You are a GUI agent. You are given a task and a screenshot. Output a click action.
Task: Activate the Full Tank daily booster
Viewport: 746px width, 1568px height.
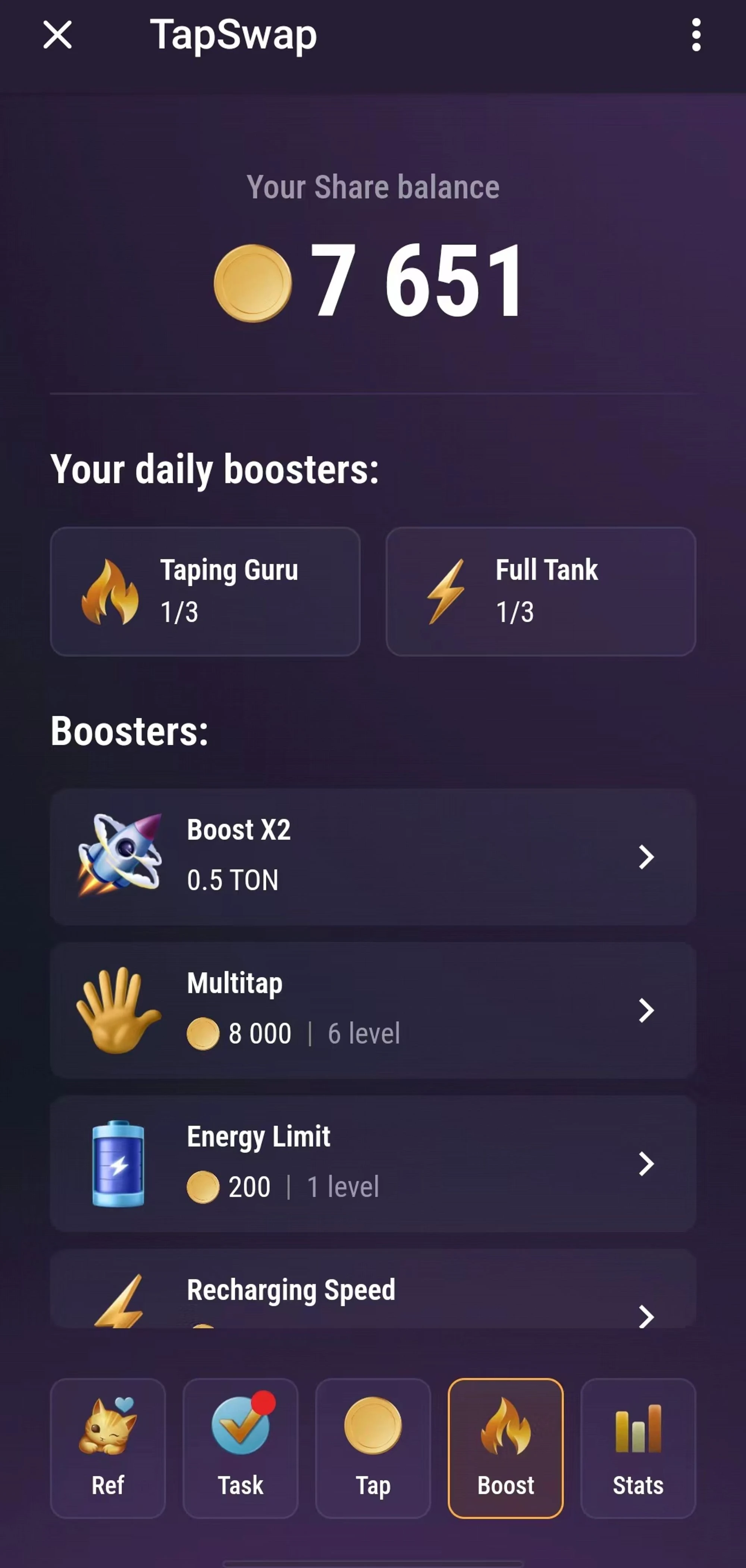(540, 592)
